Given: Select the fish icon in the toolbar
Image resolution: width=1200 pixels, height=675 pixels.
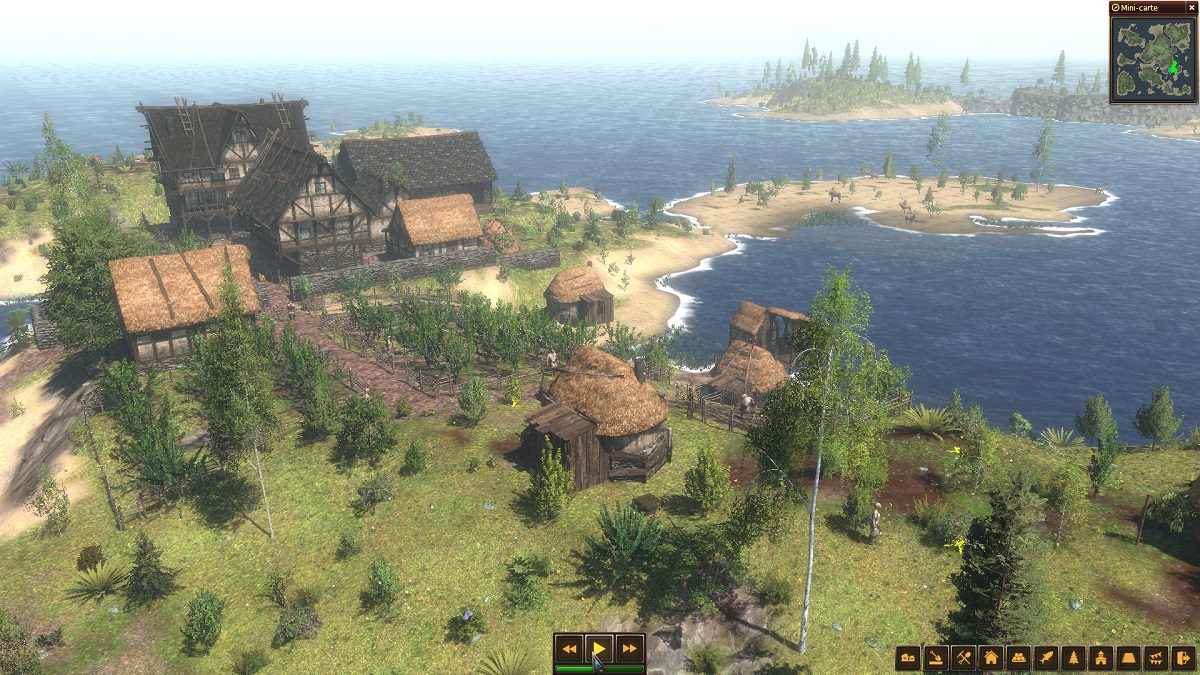Looking at the screenshot, I should coord(1046,658).
